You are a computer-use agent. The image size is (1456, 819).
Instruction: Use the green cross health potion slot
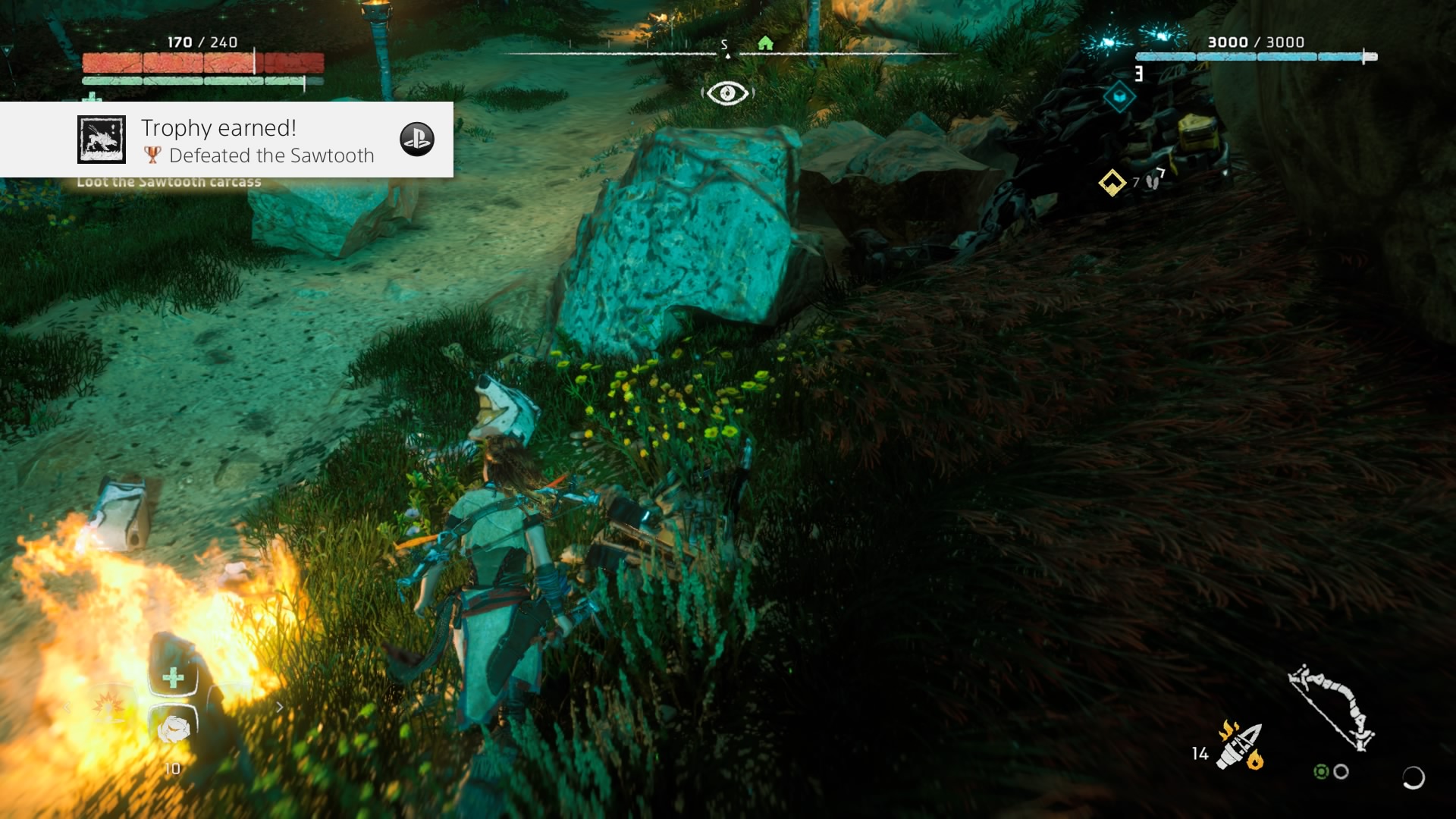(x=173, y=677)
